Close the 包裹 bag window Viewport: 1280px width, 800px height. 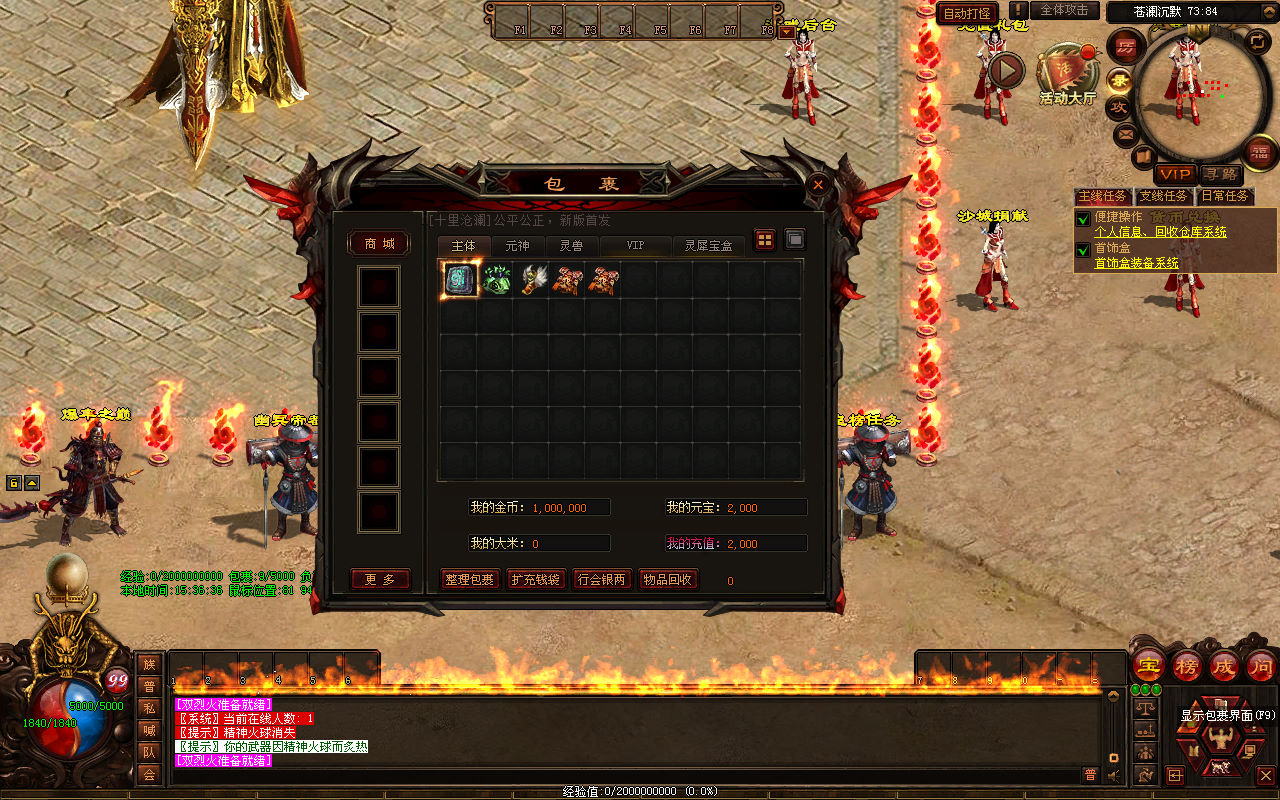[x=818, y=185]
